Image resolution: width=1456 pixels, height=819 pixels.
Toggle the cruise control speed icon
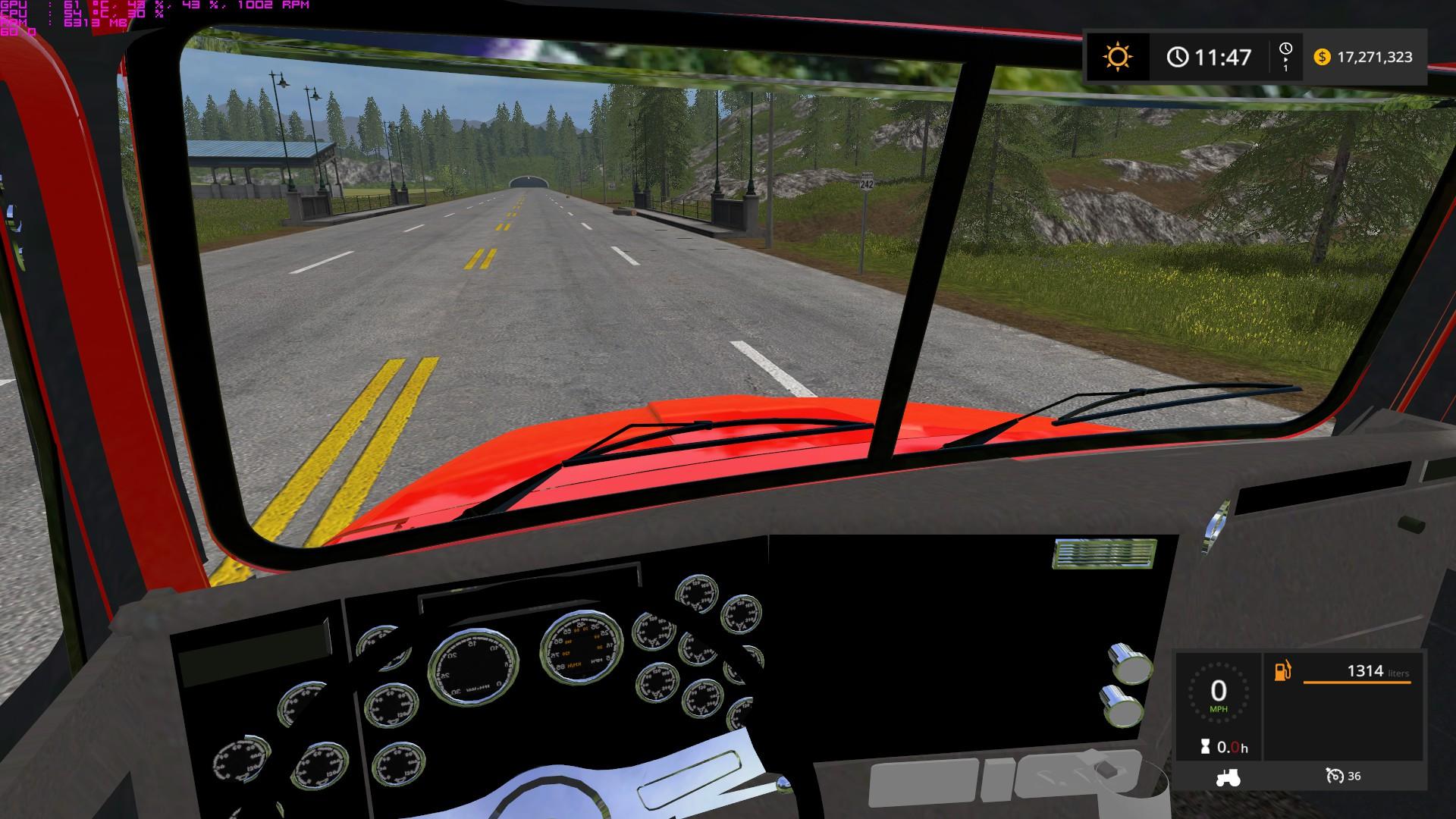click(1335, 776)
